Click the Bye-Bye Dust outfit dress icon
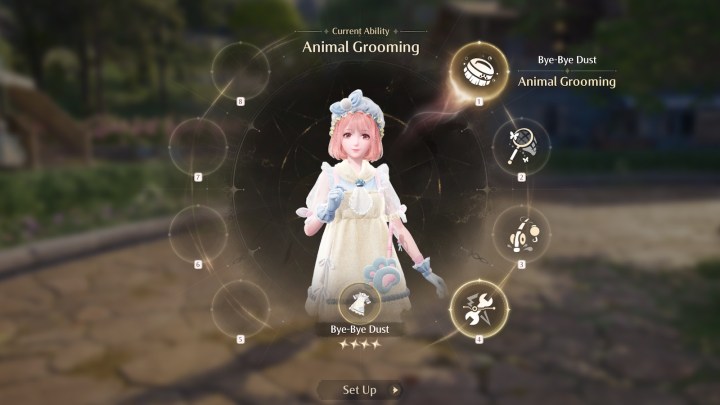Image resolution: width=720 pixels, height=405 pixels. [x=359, y=302]
